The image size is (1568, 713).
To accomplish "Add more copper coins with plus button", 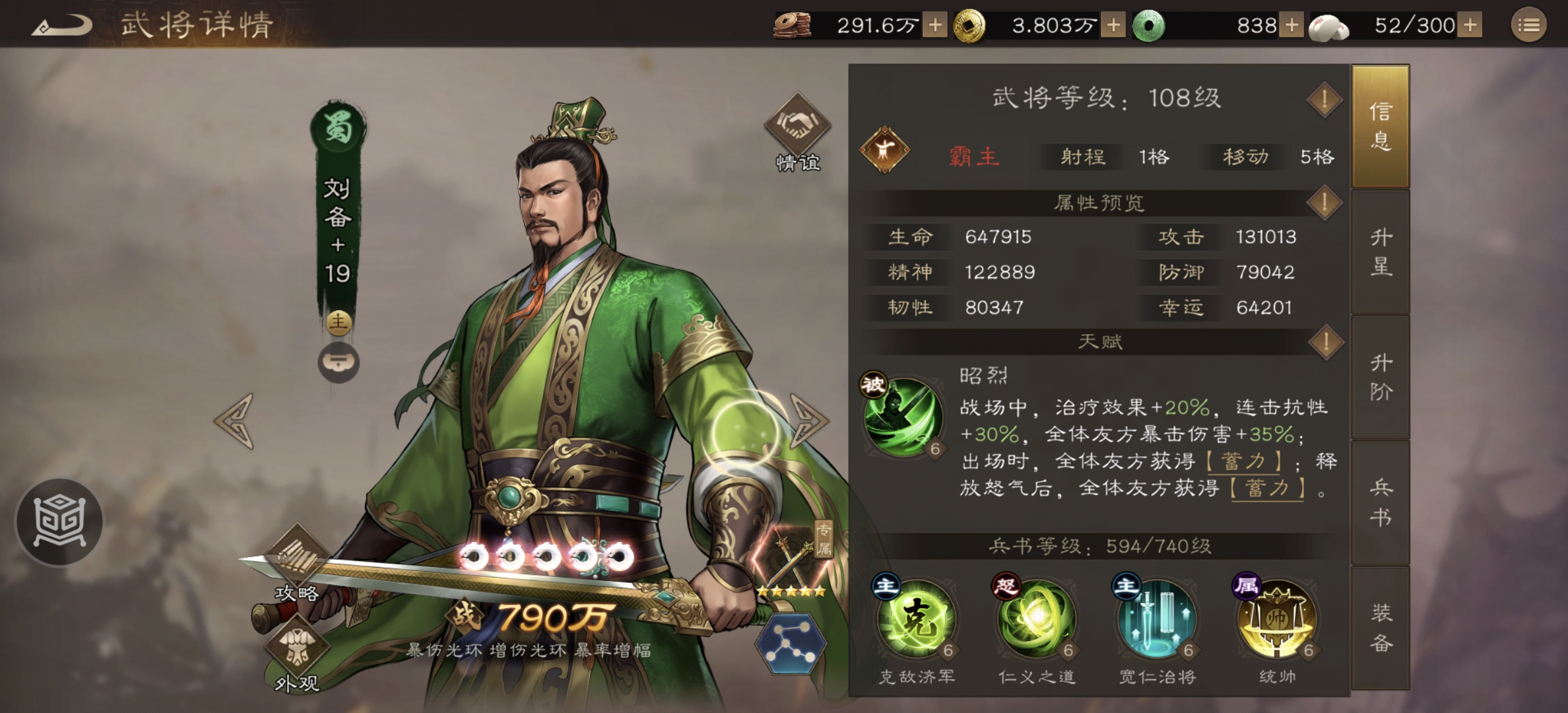I will point(936,24).
